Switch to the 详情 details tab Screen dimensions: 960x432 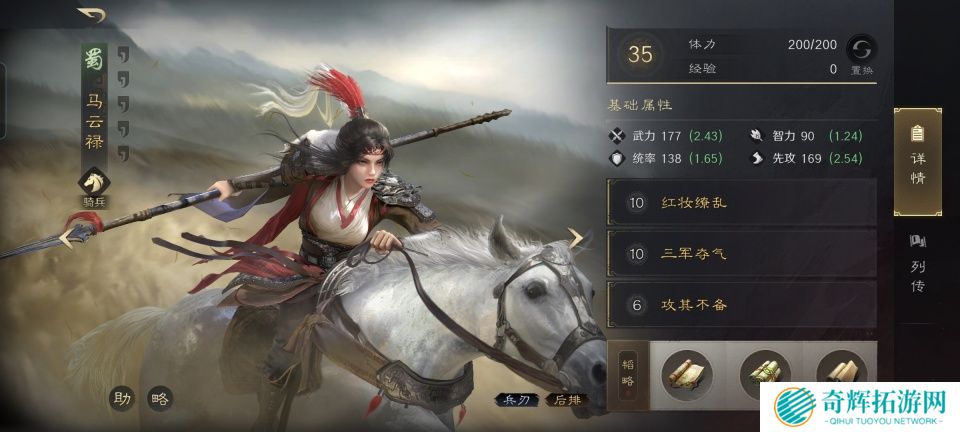(916, 161)
